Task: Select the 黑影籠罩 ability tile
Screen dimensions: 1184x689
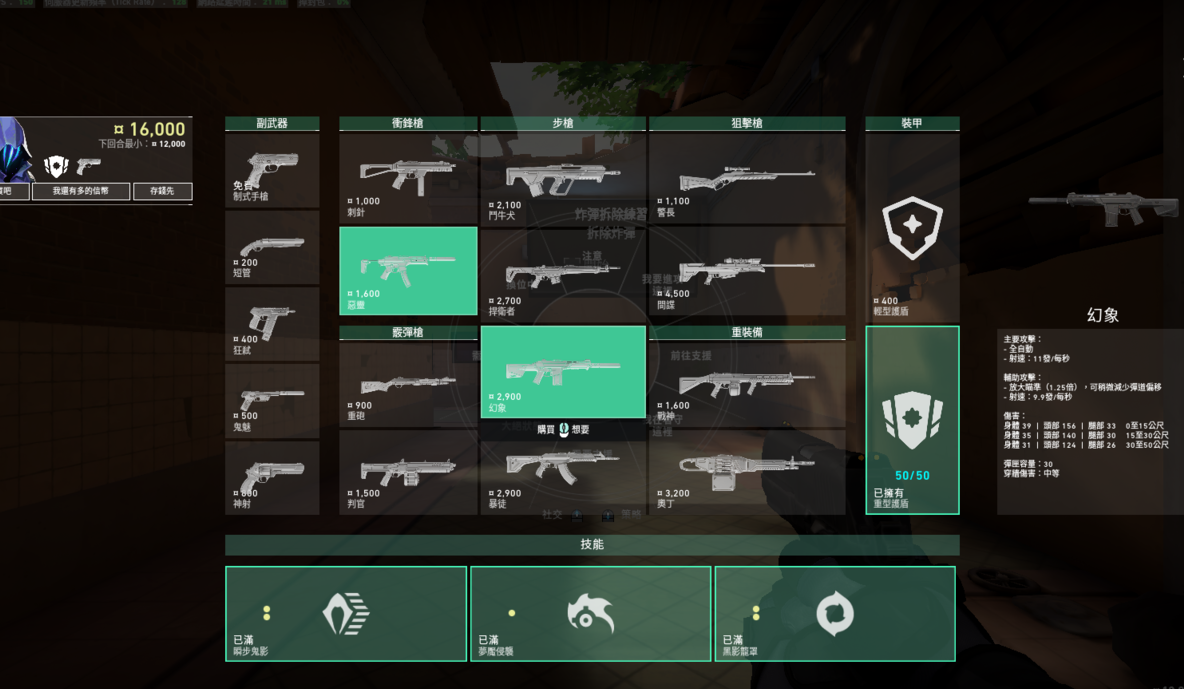Action: [x=835, y=613]
